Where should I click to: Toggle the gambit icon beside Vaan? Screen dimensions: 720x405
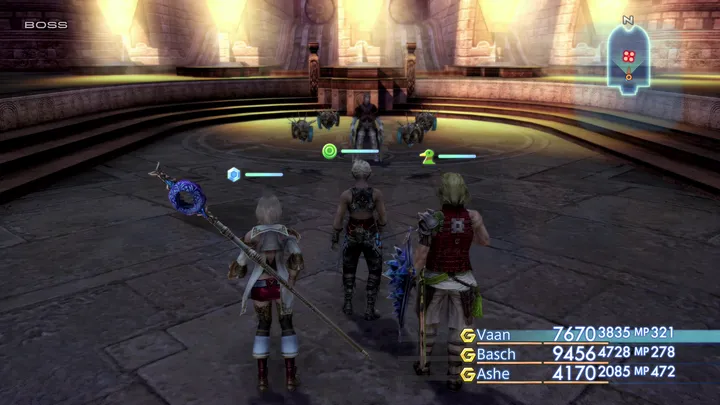tap(467, 335)
